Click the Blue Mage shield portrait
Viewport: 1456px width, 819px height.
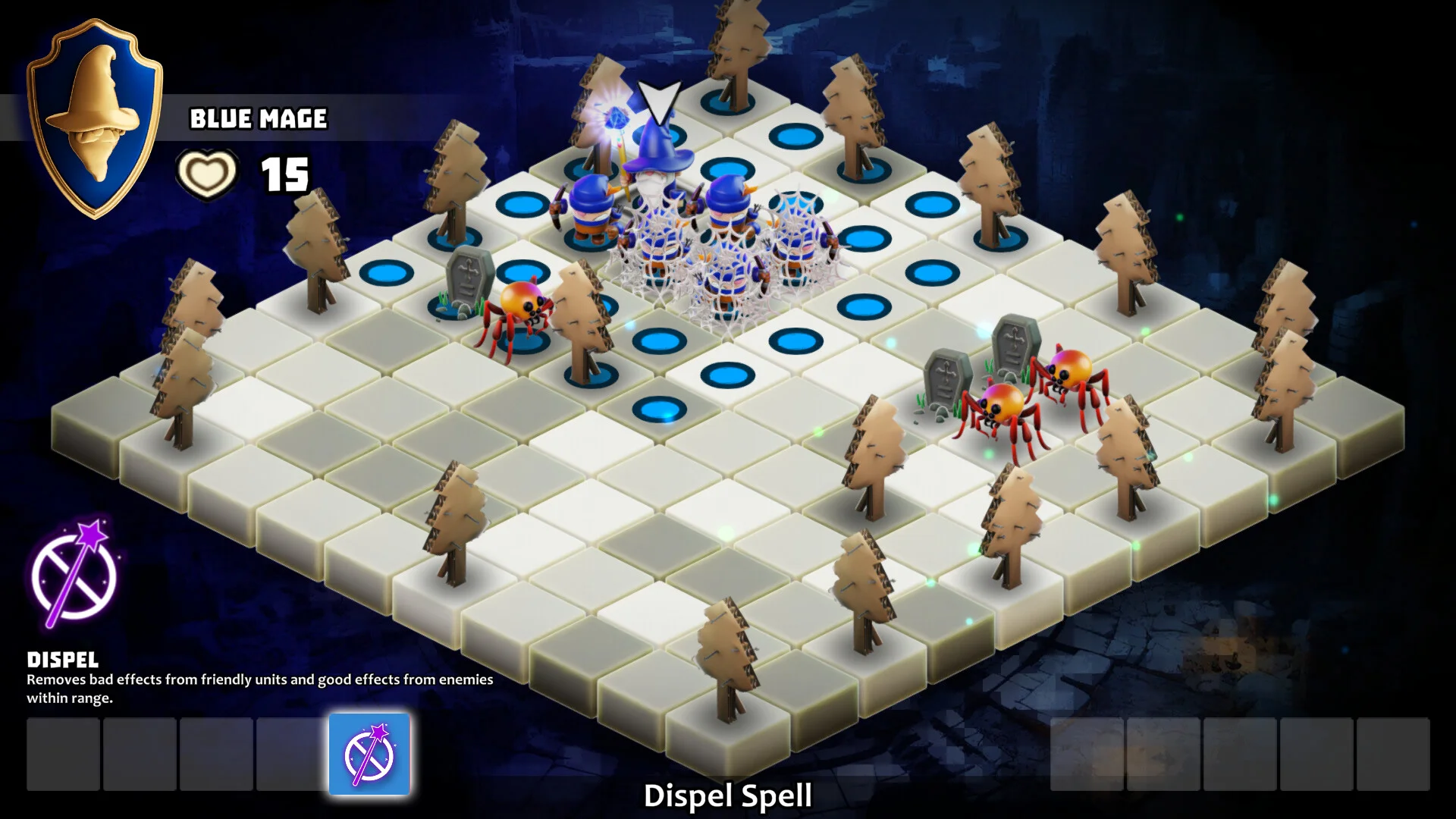95,118
